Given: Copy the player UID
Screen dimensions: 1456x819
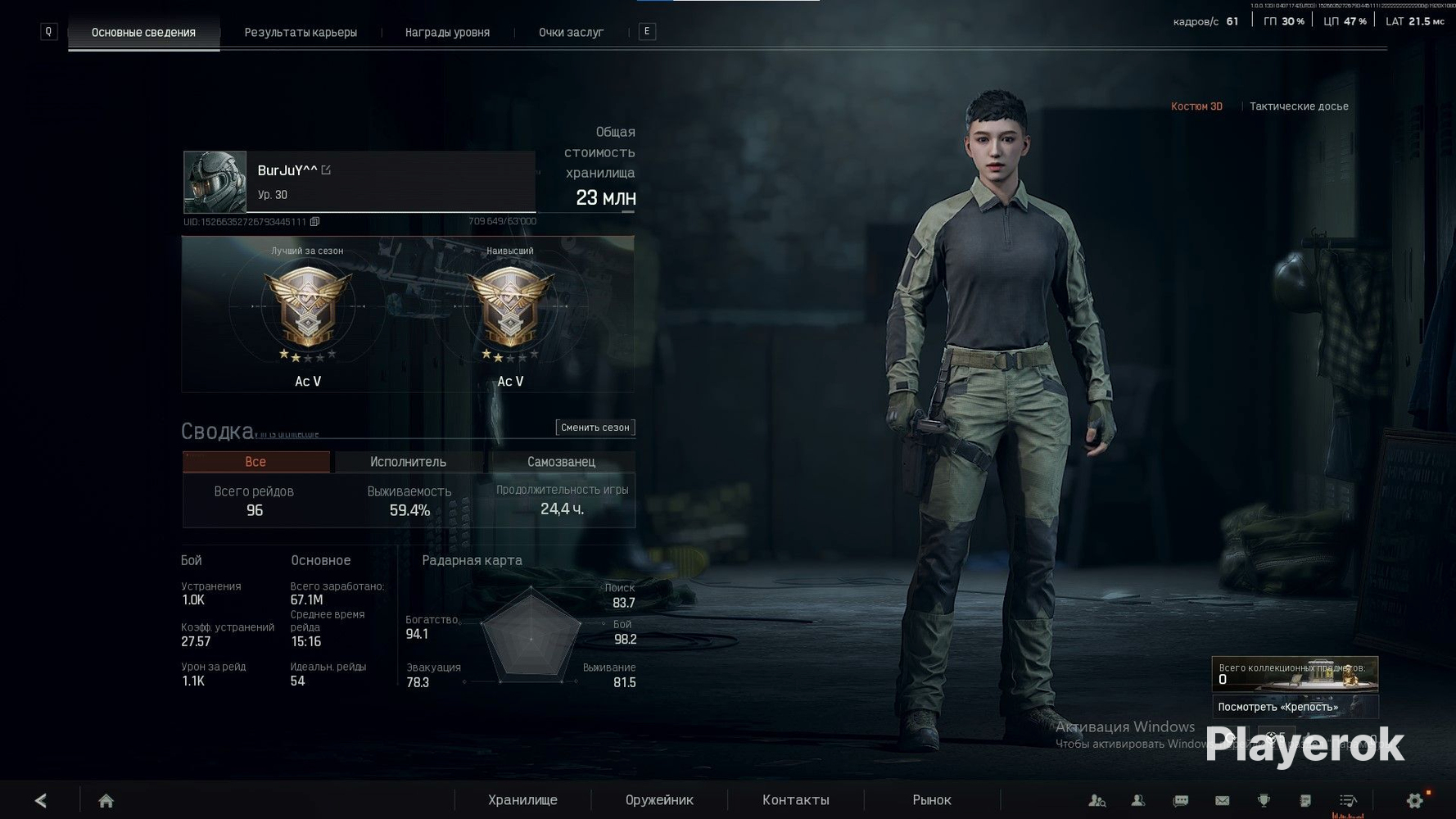Looking at the screenshot, I should click(314, 222).
